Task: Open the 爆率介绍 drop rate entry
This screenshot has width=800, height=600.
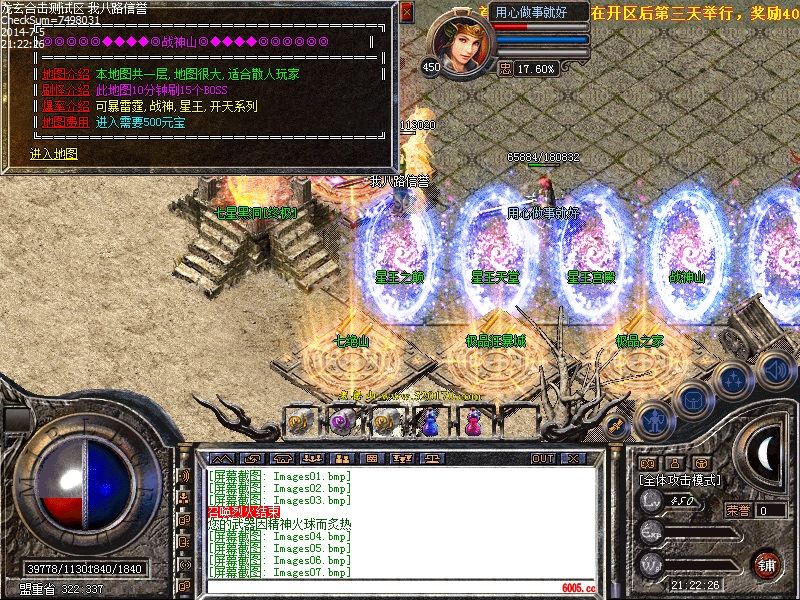Action: point(66,106)
